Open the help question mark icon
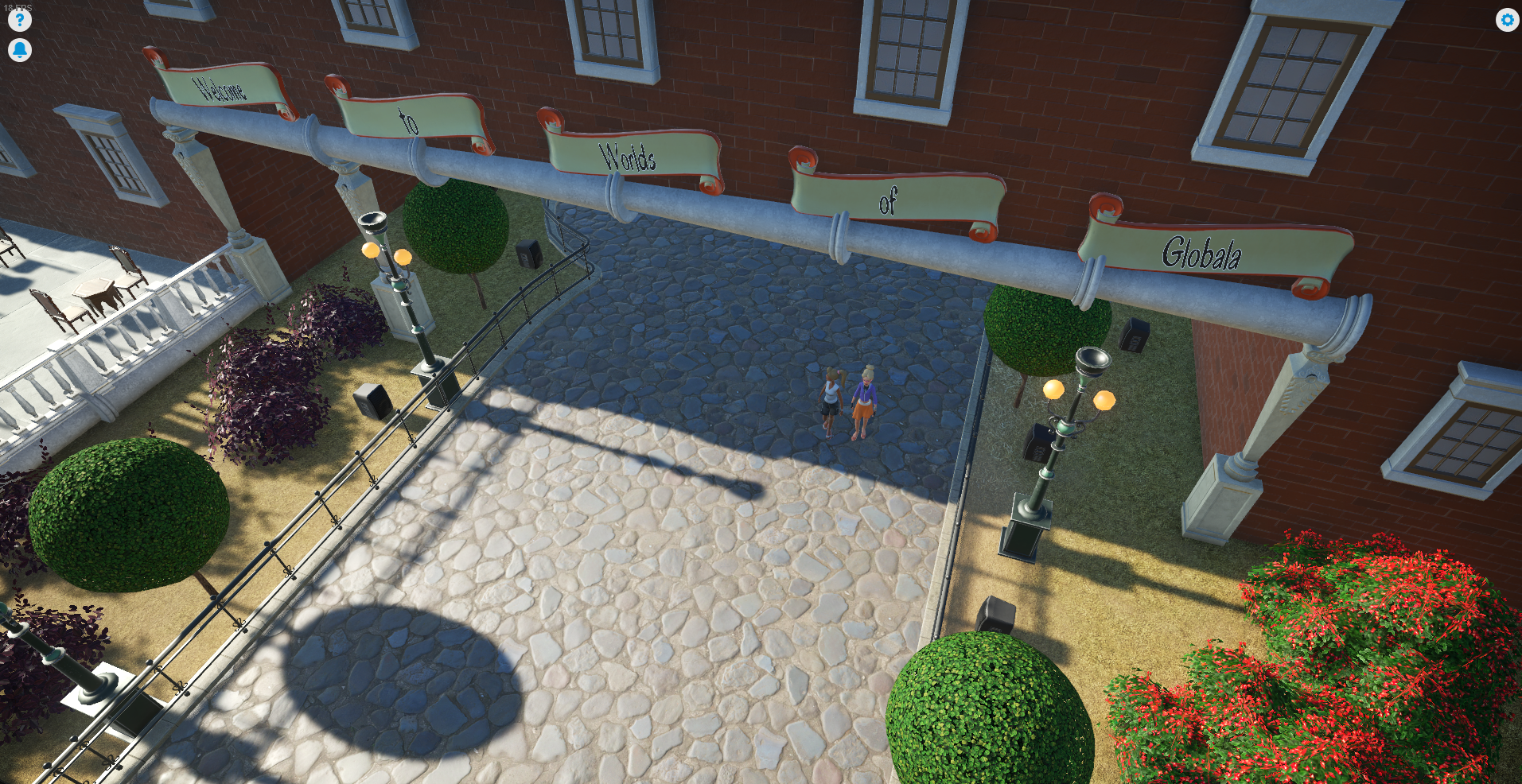 click(20, 20)
